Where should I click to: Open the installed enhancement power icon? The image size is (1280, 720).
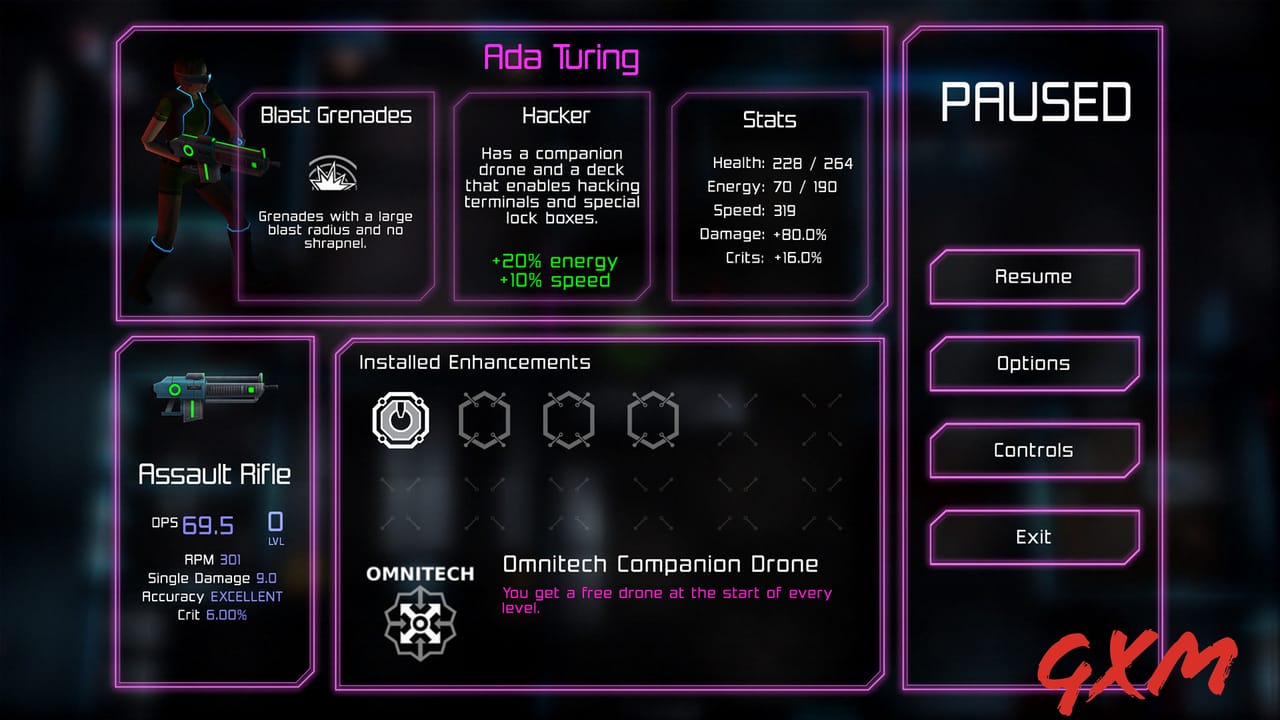coord(400,420)
